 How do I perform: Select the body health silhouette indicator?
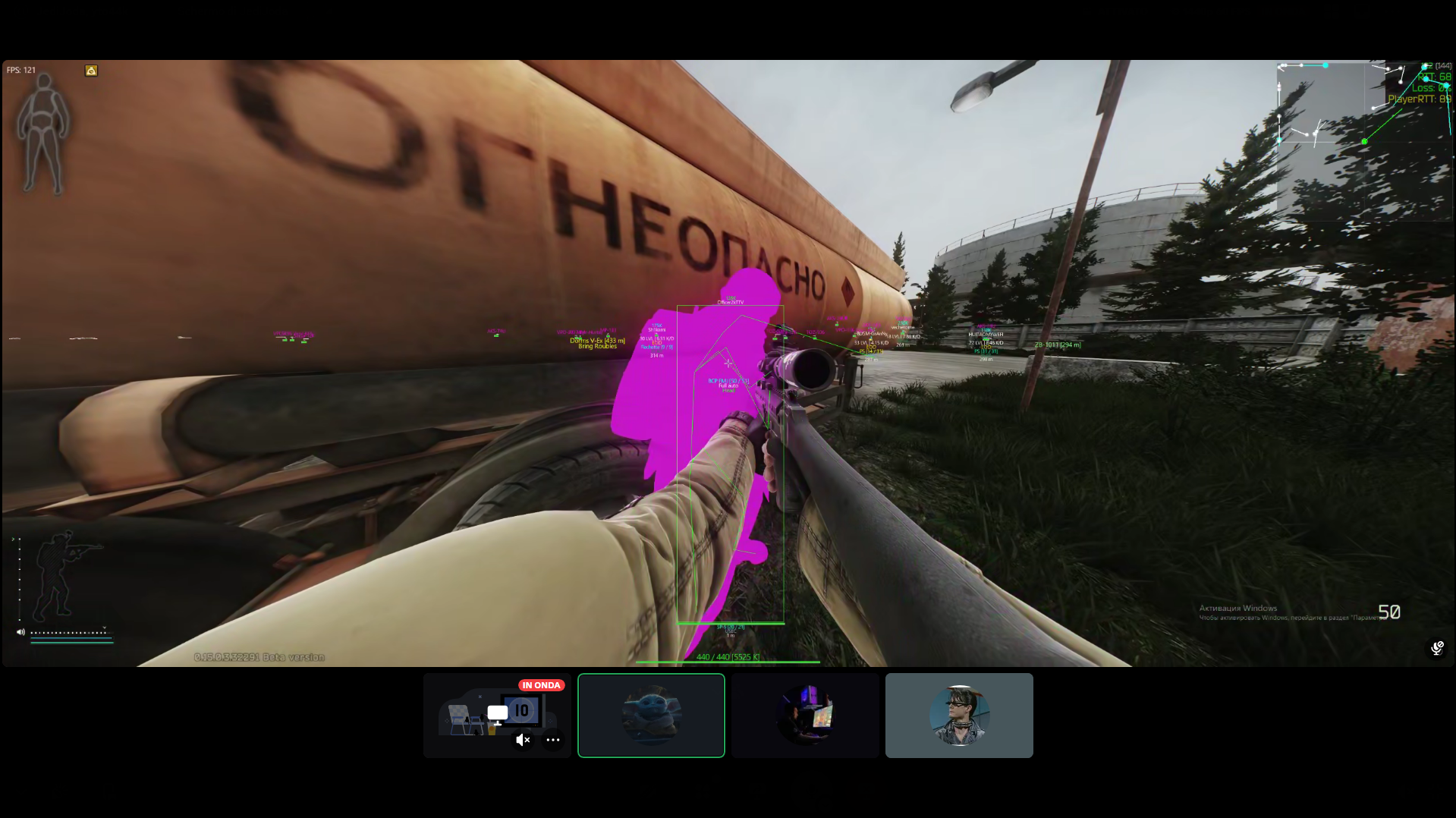pos(43,133)
